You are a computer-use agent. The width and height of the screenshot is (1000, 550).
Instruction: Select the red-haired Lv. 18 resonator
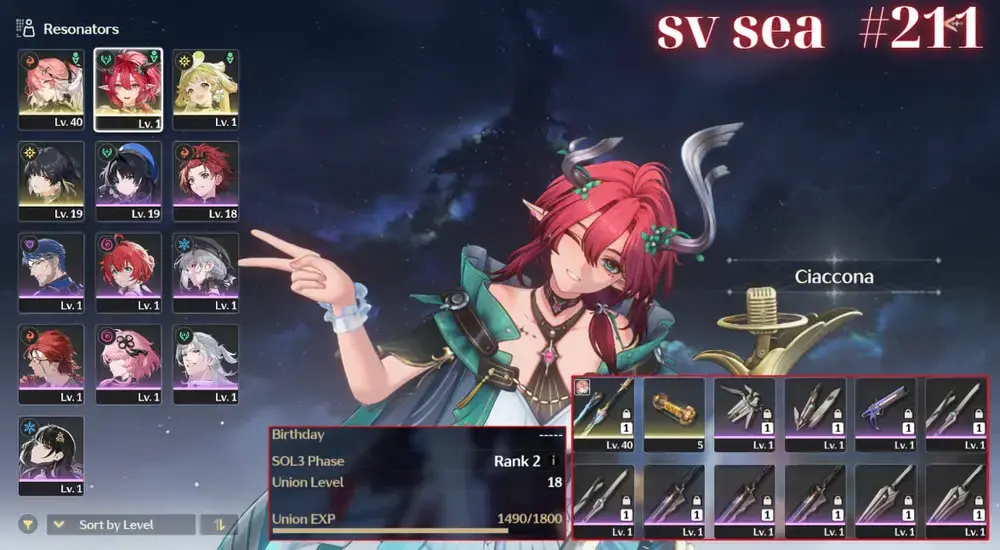pos(206,182)
